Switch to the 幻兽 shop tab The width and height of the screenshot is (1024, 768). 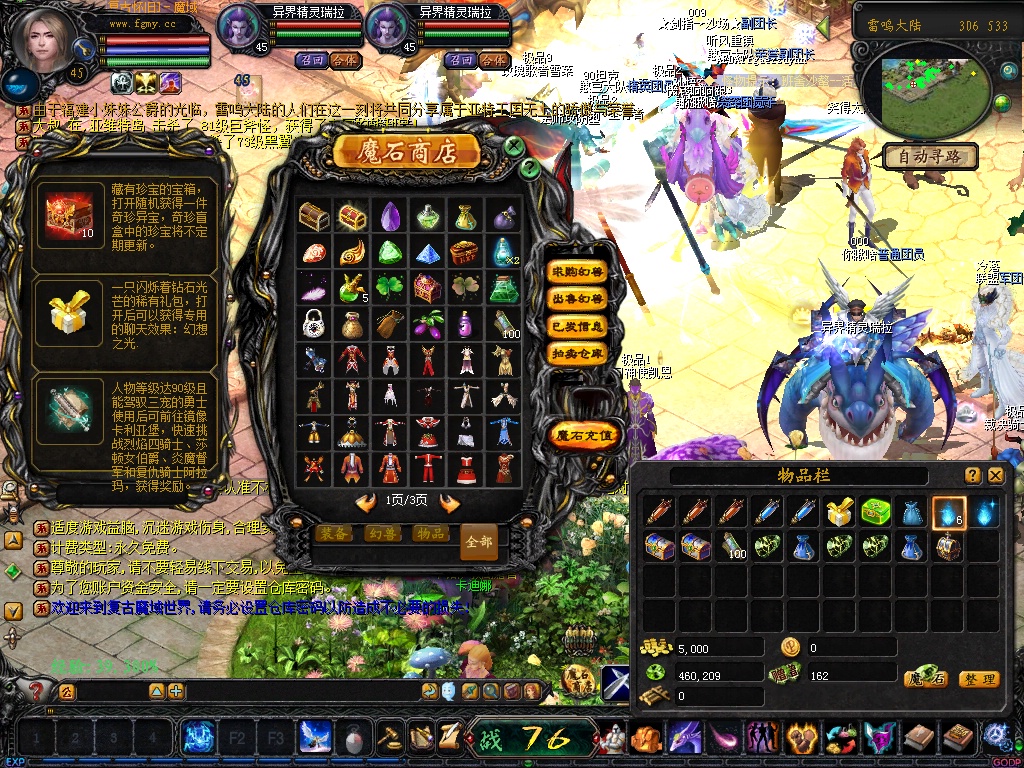pyautogui.click(x=381, y=534)
